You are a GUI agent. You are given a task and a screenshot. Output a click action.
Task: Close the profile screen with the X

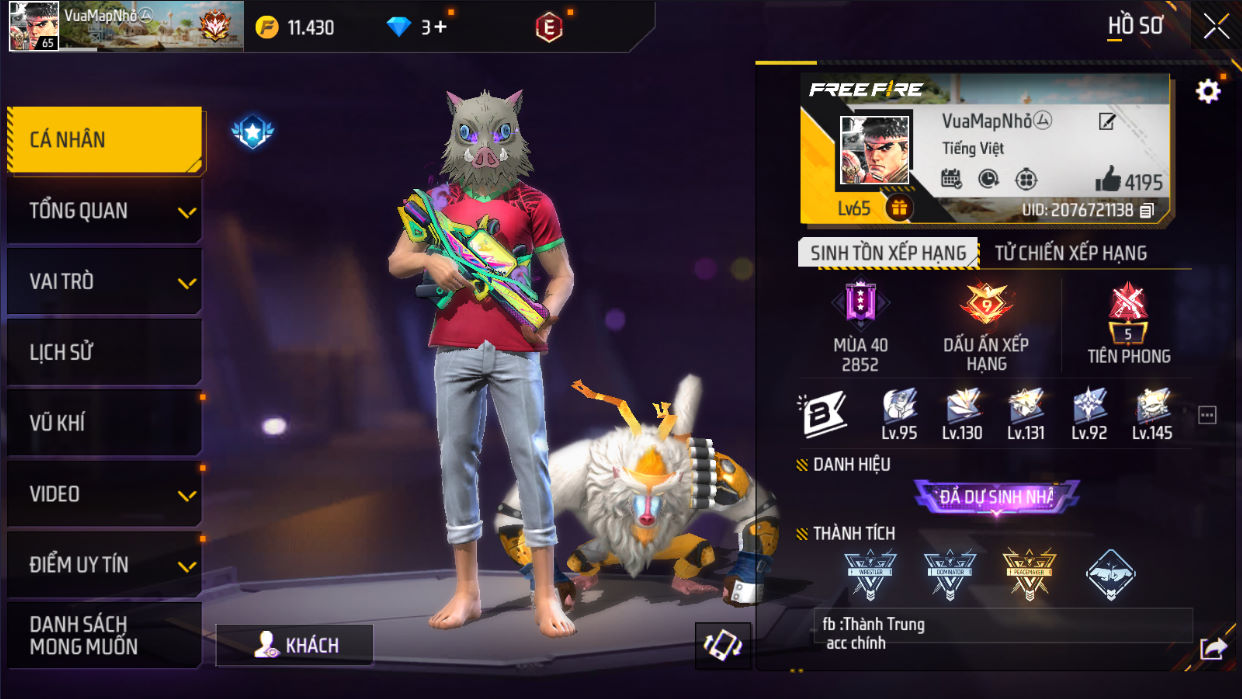click(1216, 27)
